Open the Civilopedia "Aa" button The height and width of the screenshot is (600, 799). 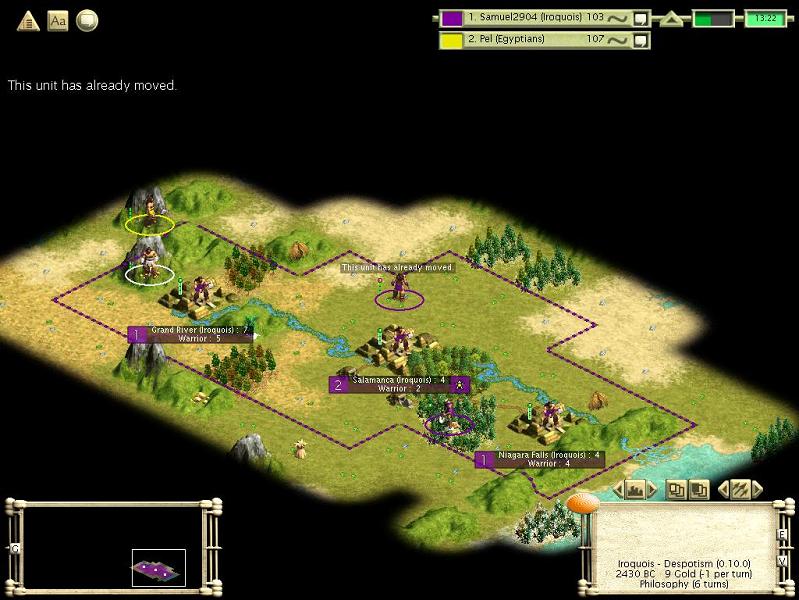58,20
